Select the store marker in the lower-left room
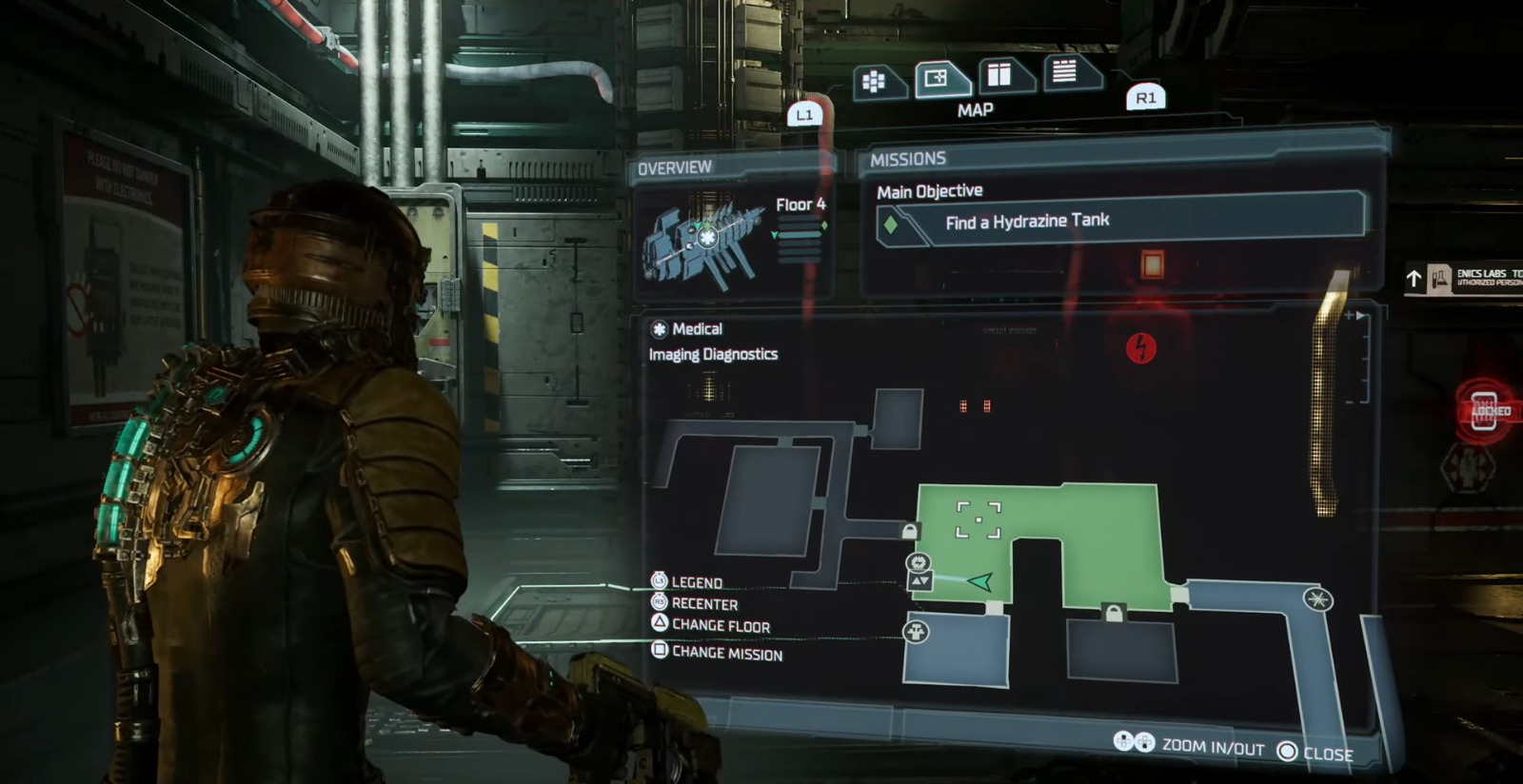Viewport: 1523px width, 784px height. click(x=916, y=632)
